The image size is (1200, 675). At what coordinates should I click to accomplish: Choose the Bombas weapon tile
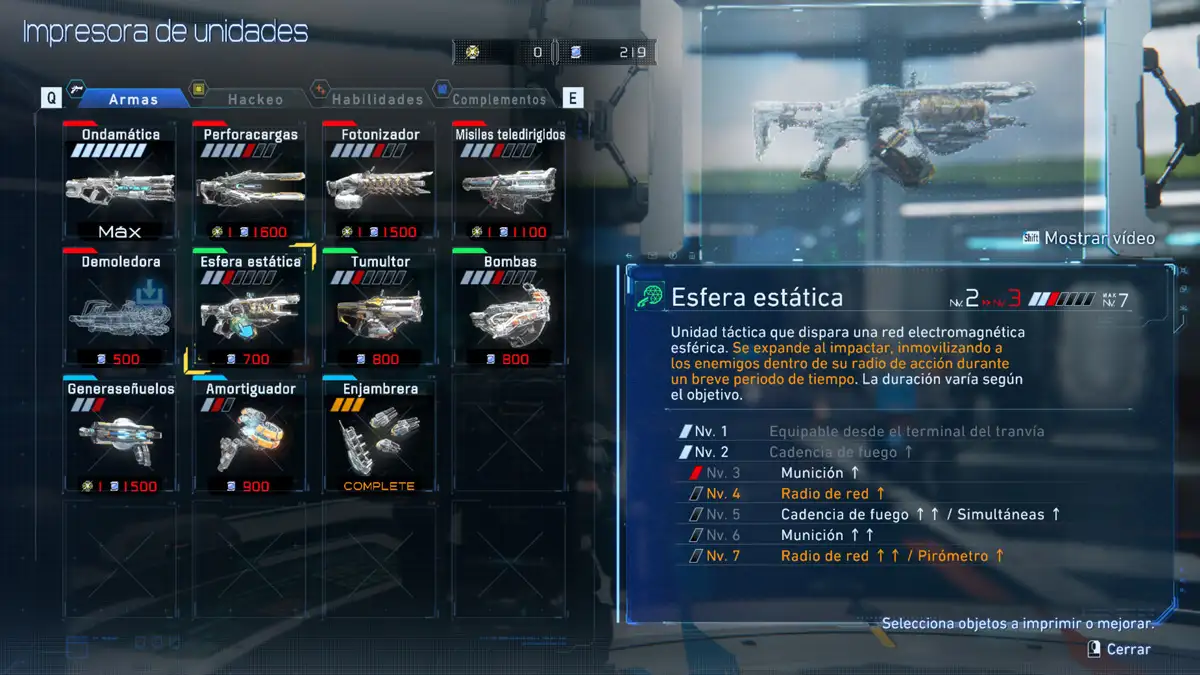tap(509, 309)
